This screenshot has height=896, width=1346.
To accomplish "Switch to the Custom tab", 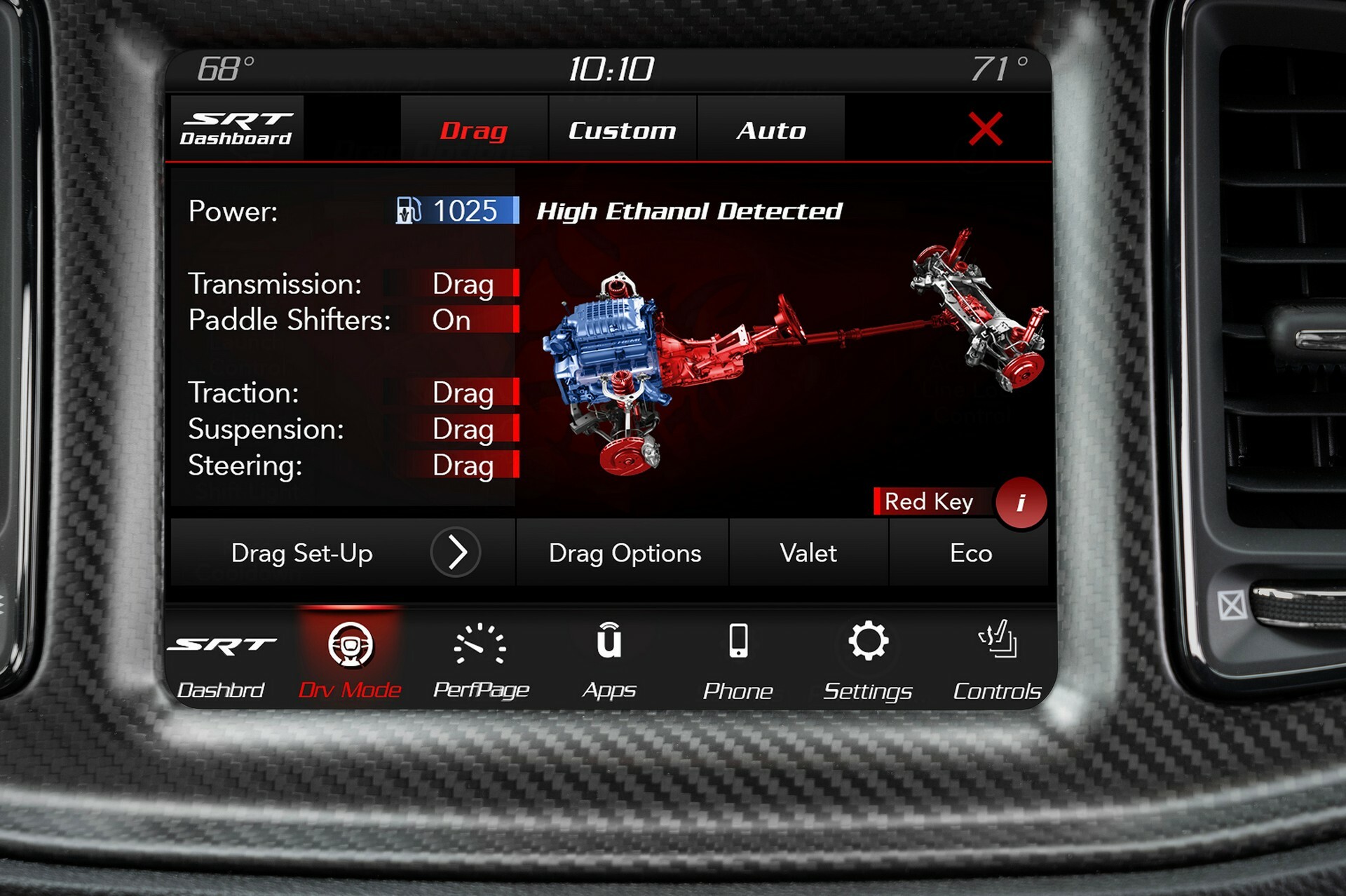I will [621, 129].
